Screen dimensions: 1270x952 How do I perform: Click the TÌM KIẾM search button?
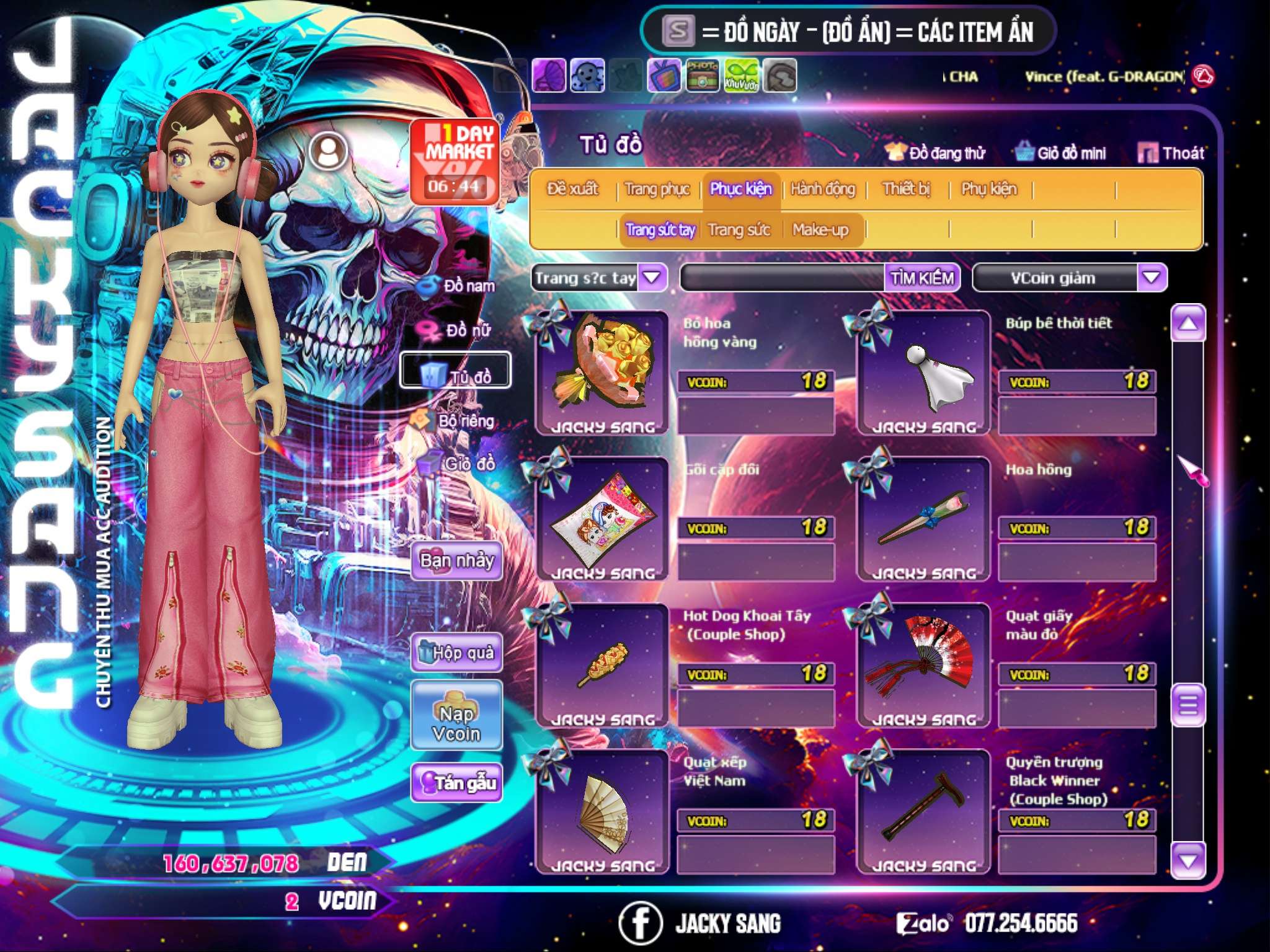point(921,278)
